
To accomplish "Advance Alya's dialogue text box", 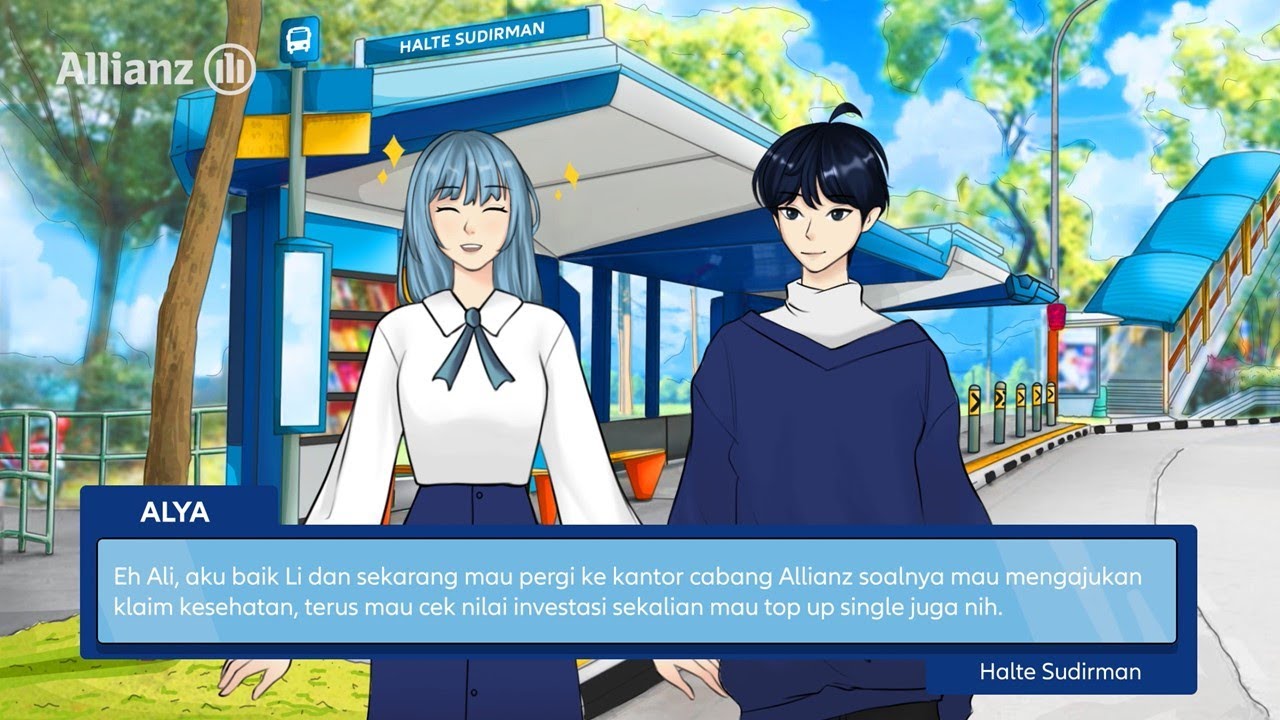I will [636, 592].
